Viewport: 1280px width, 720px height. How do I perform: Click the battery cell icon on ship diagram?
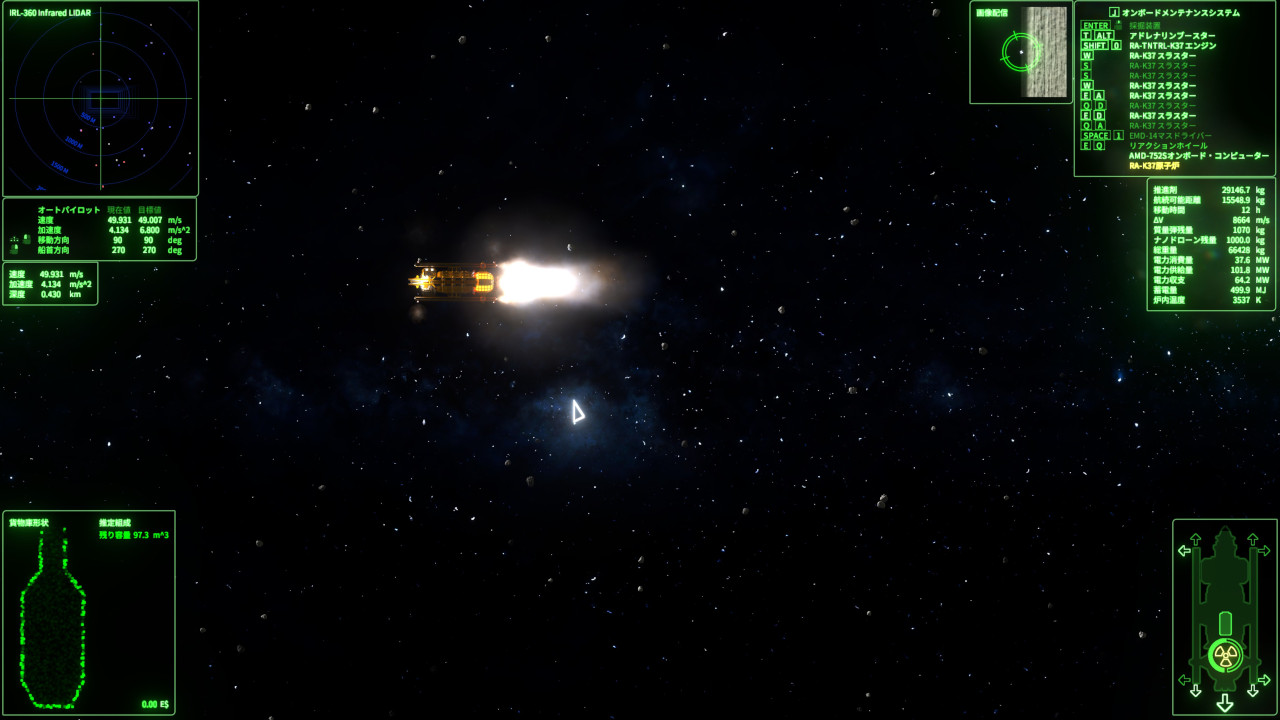click(x=1225, y=622)
